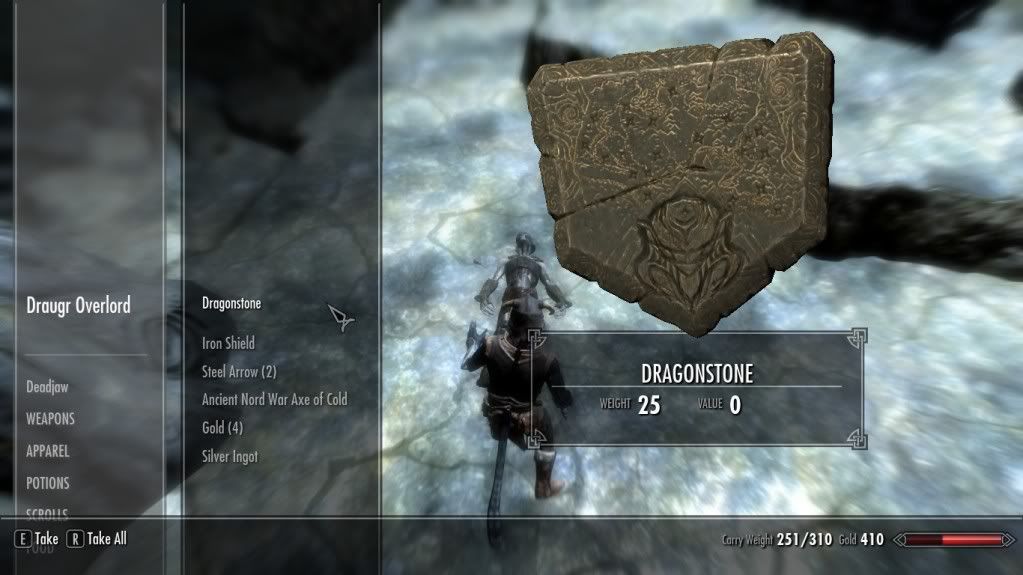Choose the Iron Shield from the loot list
Image resolution: width=1023 pixels, height=575 pixels.
pos(228,343)
